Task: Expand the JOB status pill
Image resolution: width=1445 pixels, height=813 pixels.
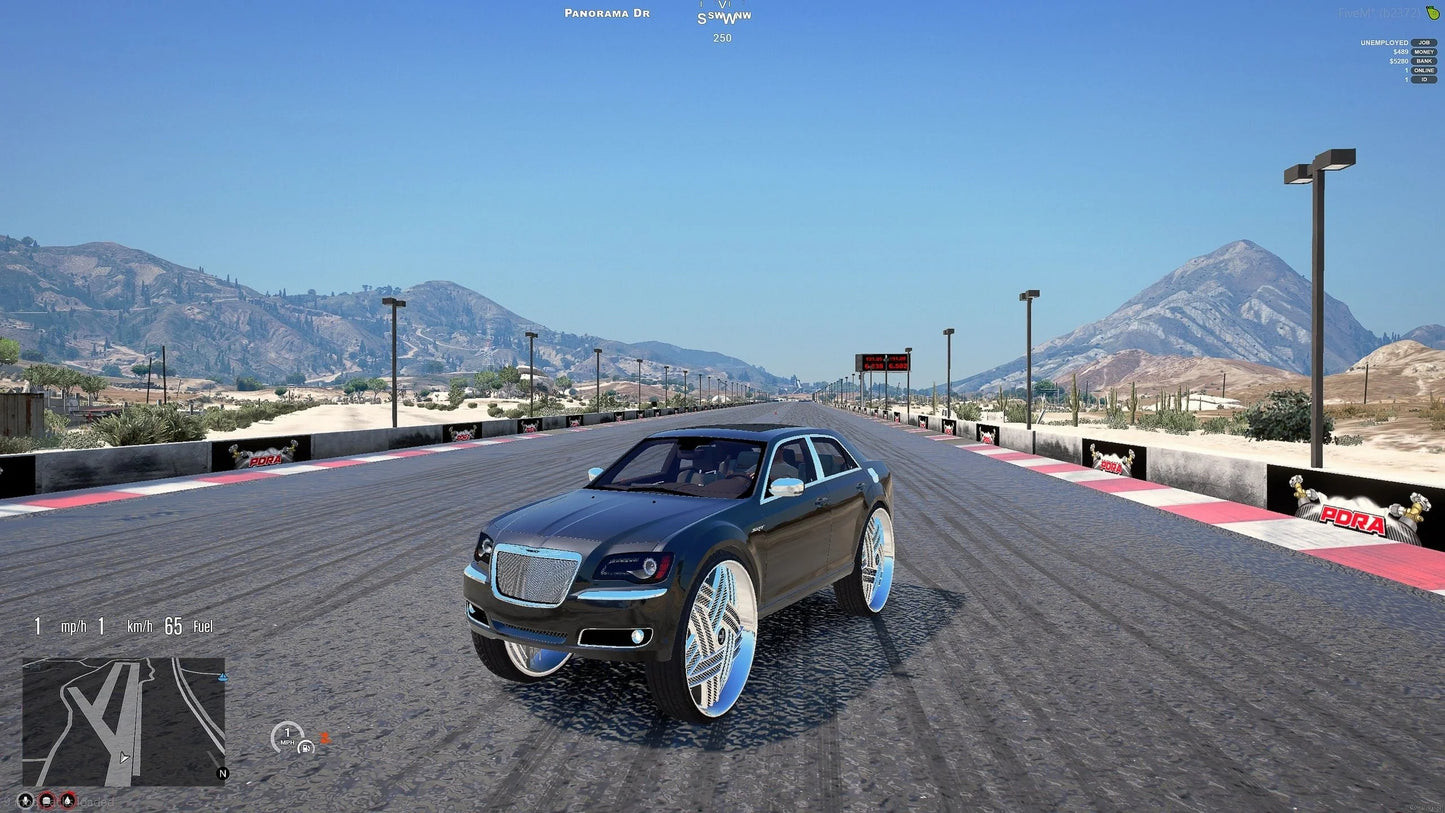Action: coord(1424,43)
